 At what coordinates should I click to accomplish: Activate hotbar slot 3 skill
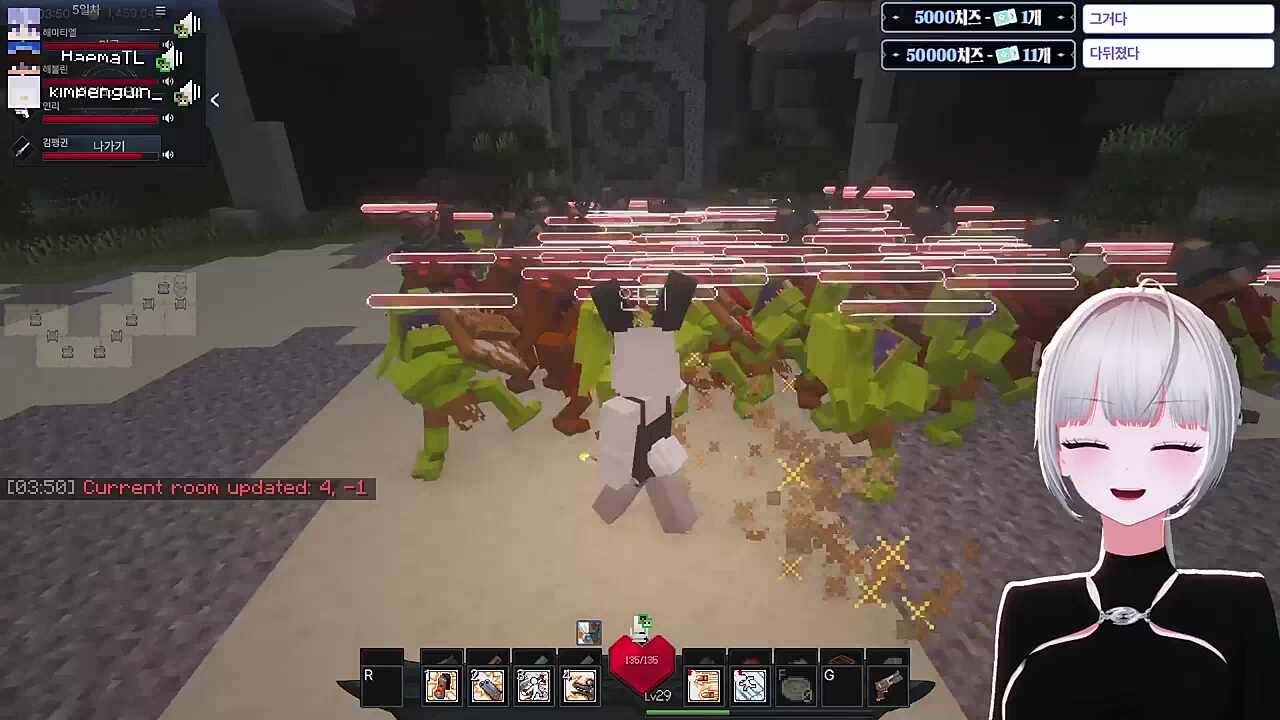point(533,685)
